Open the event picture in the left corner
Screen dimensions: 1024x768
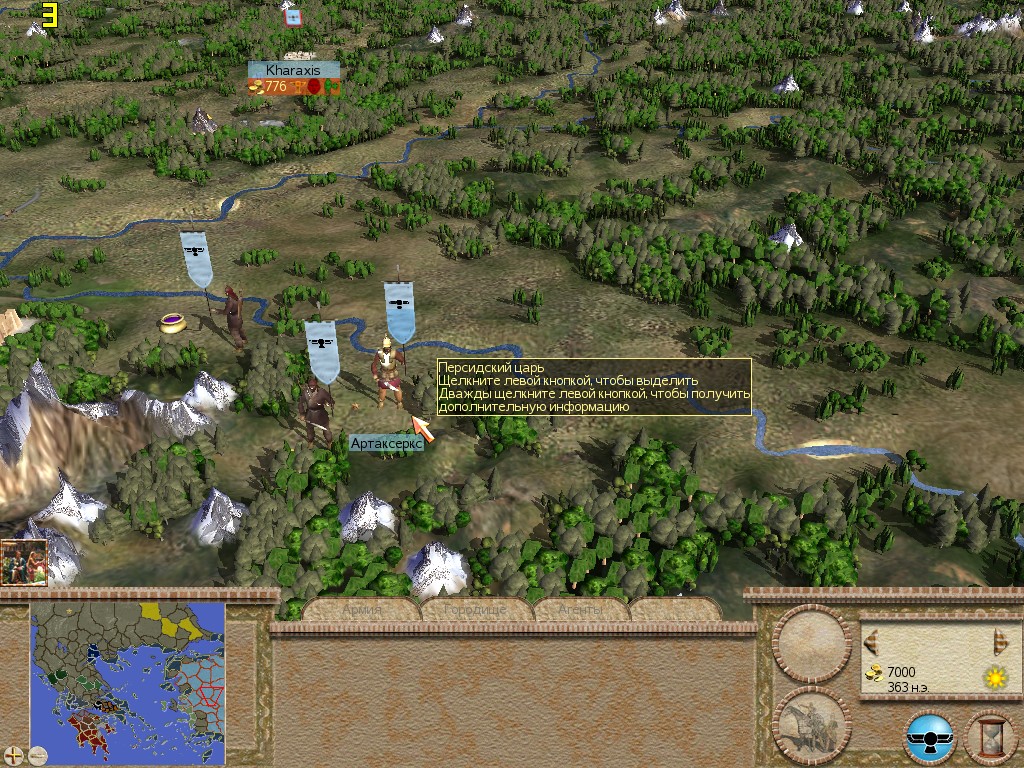24,562
